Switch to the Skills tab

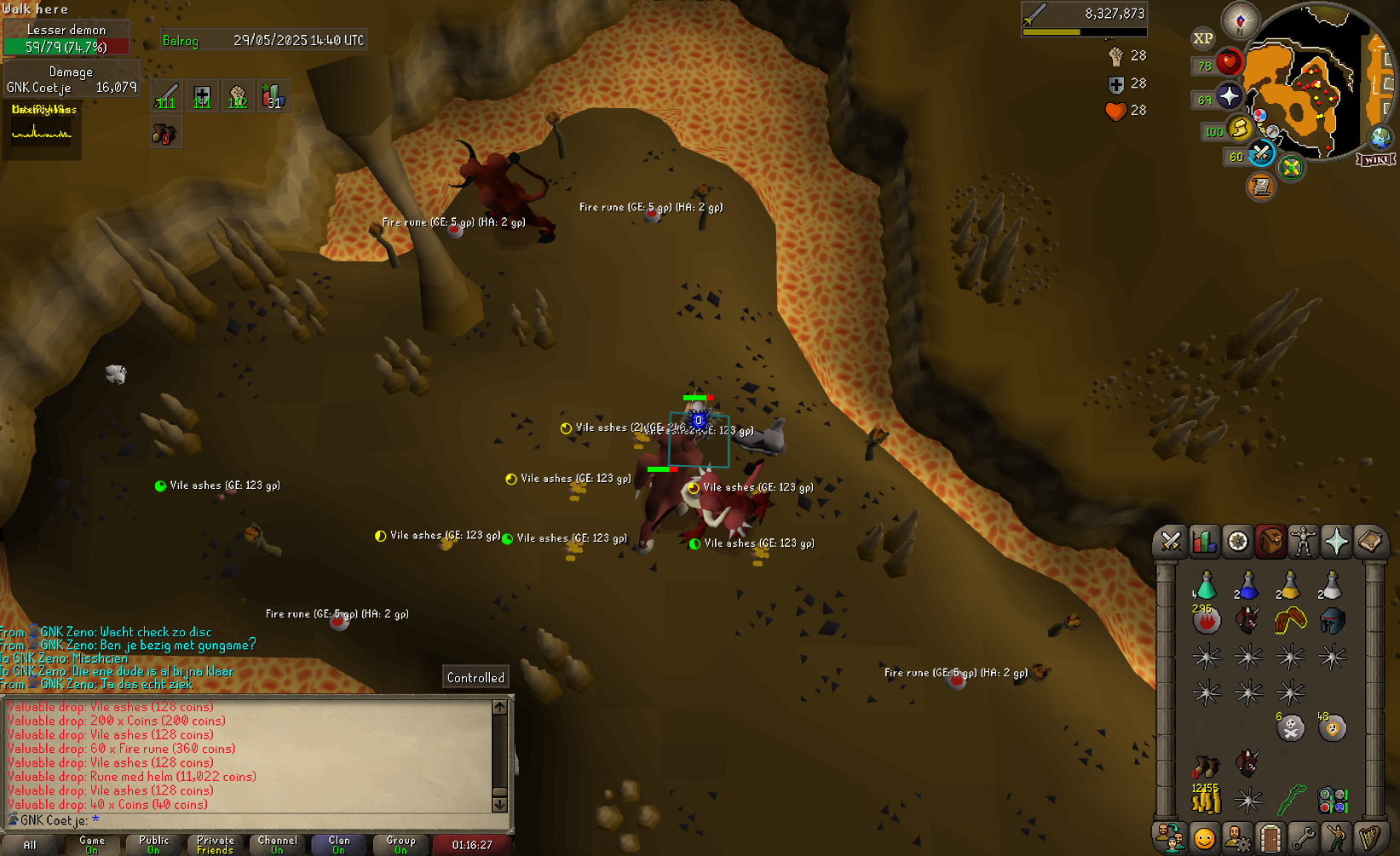[x=1204, y=542]
